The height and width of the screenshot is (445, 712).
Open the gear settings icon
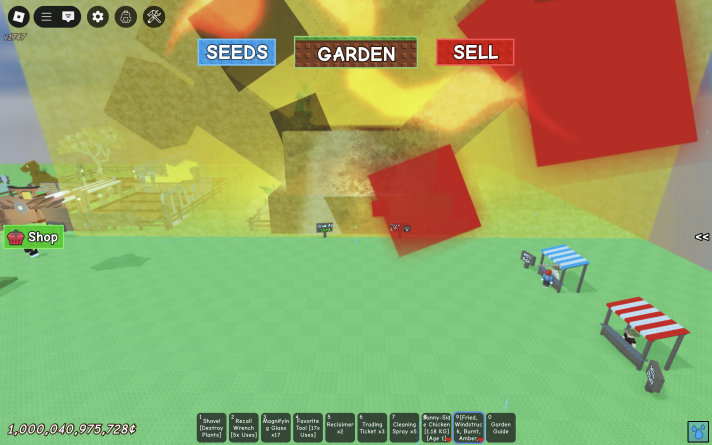pyautogui.click(x=97, y=16)
